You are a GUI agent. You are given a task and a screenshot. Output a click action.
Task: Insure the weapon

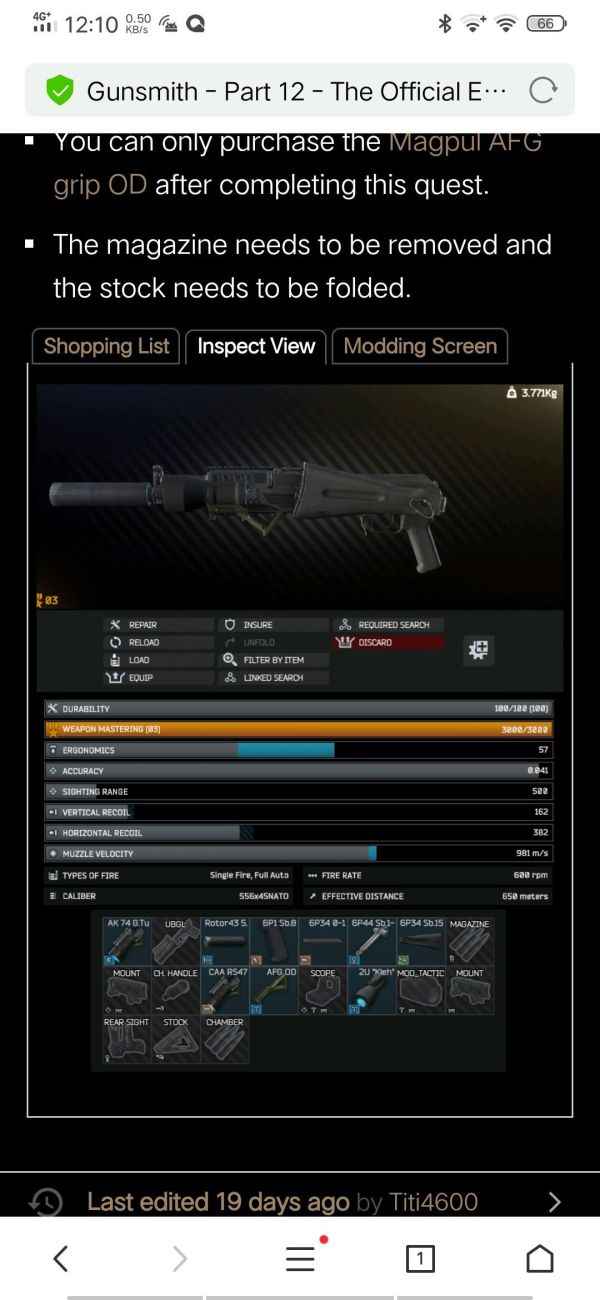pyautogui.click(x=257, y=625)
